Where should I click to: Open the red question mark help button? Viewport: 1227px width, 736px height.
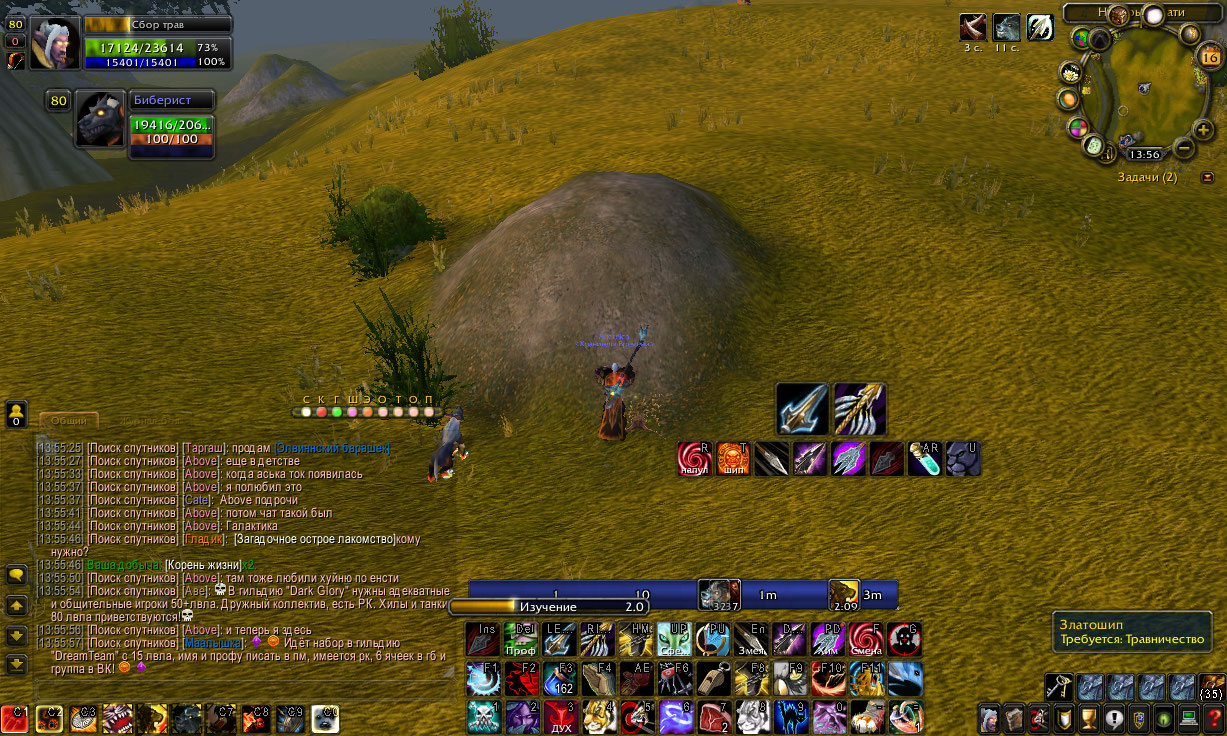[1213, 719]
